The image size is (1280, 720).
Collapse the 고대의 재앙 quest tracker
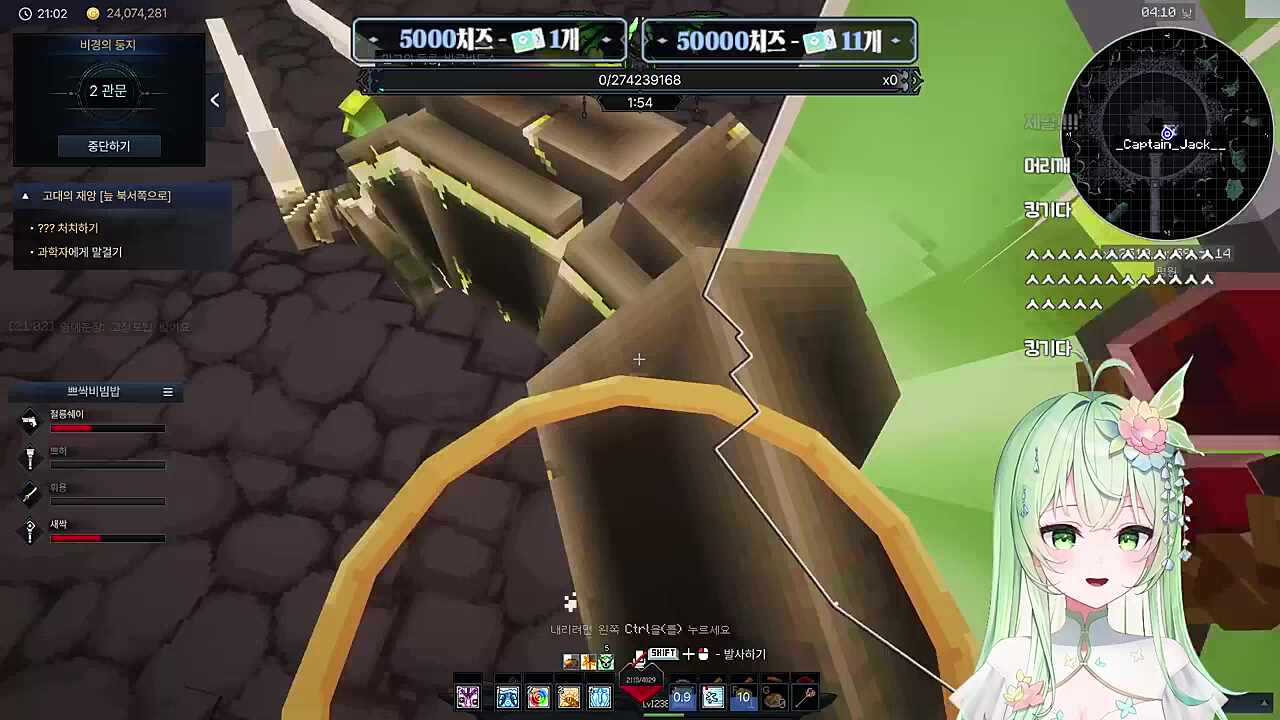tap(24, 195)
